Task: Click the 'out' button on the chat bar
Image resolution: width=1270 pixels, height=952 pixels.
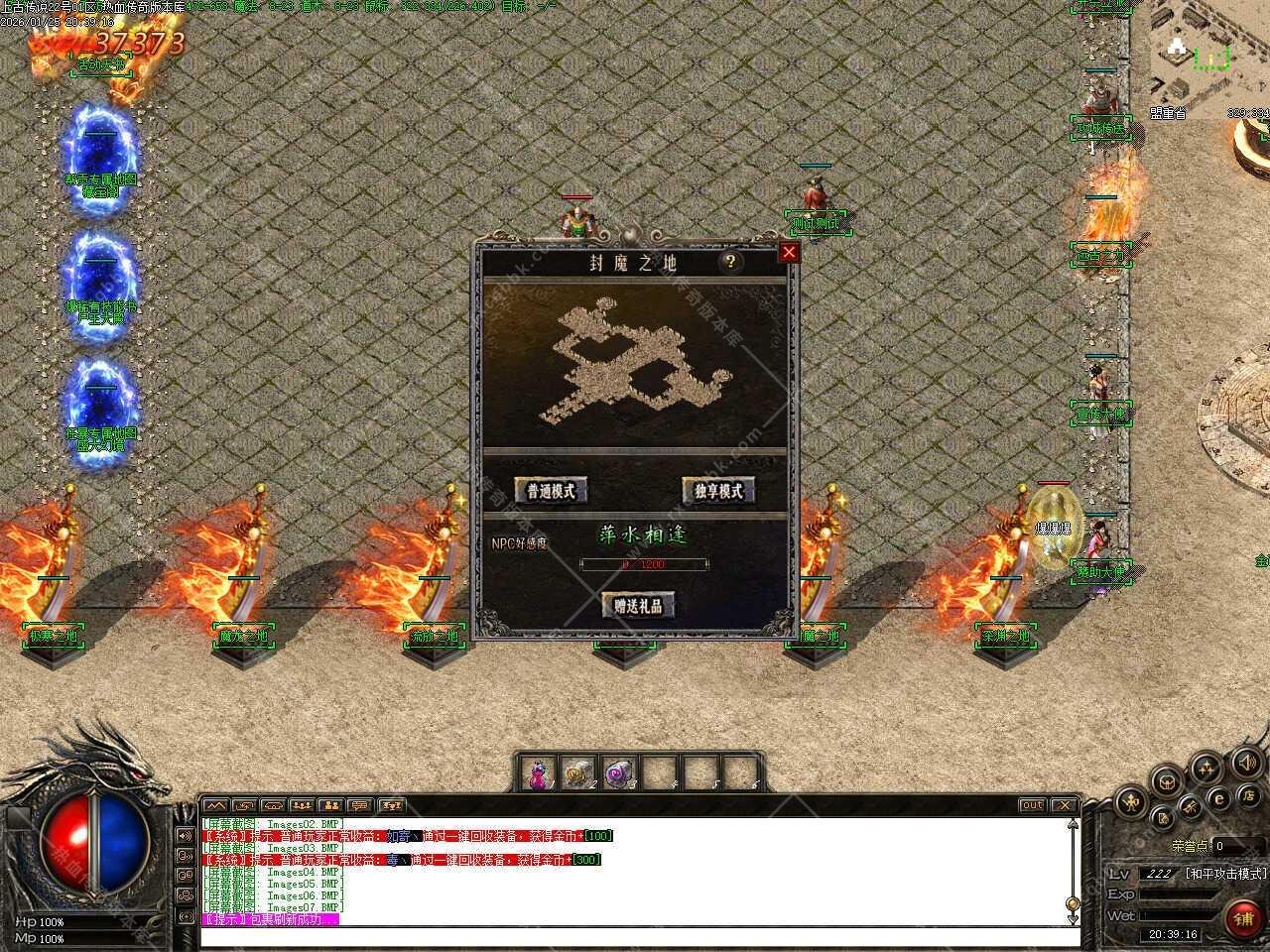Action: [x=1032, y=805]
